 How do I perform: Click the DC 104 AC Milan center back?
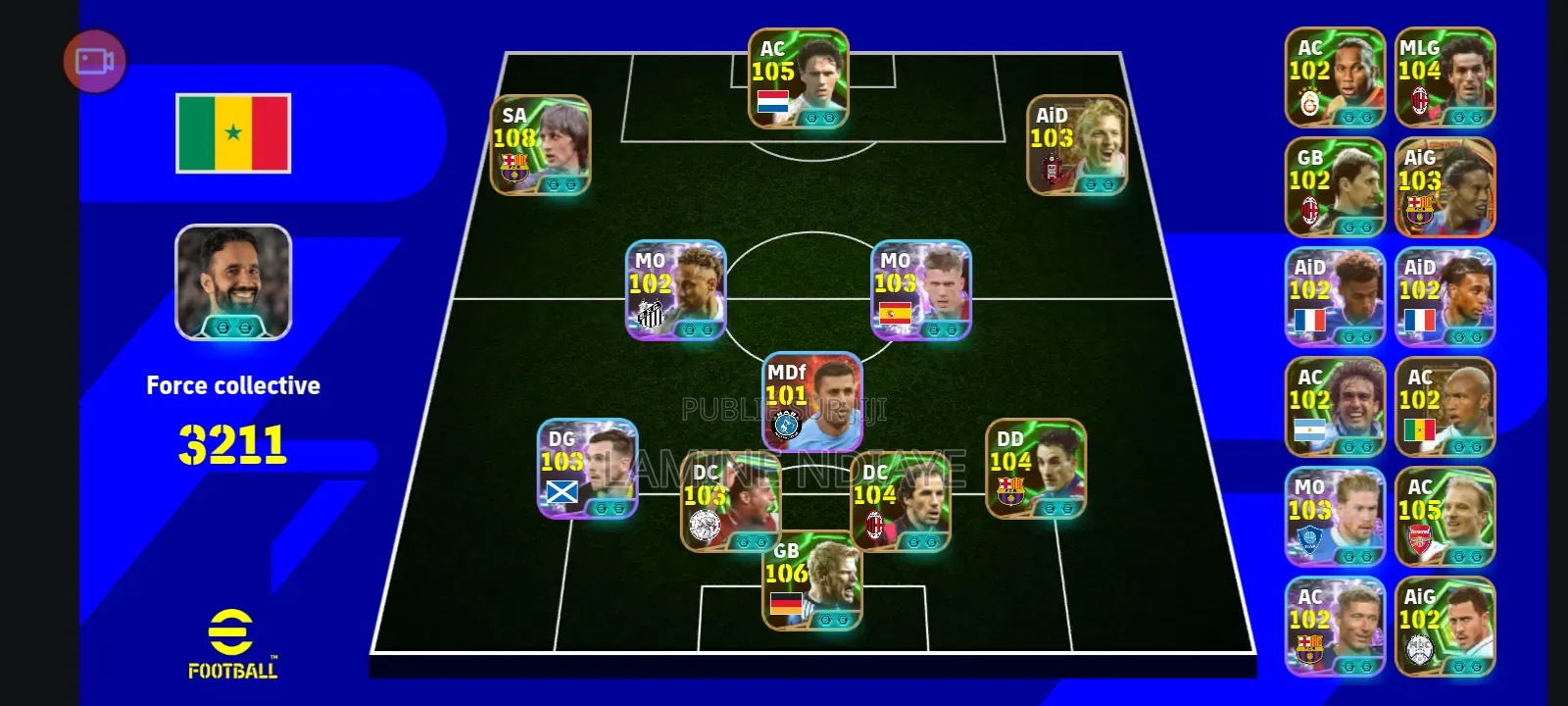[899, 500]
